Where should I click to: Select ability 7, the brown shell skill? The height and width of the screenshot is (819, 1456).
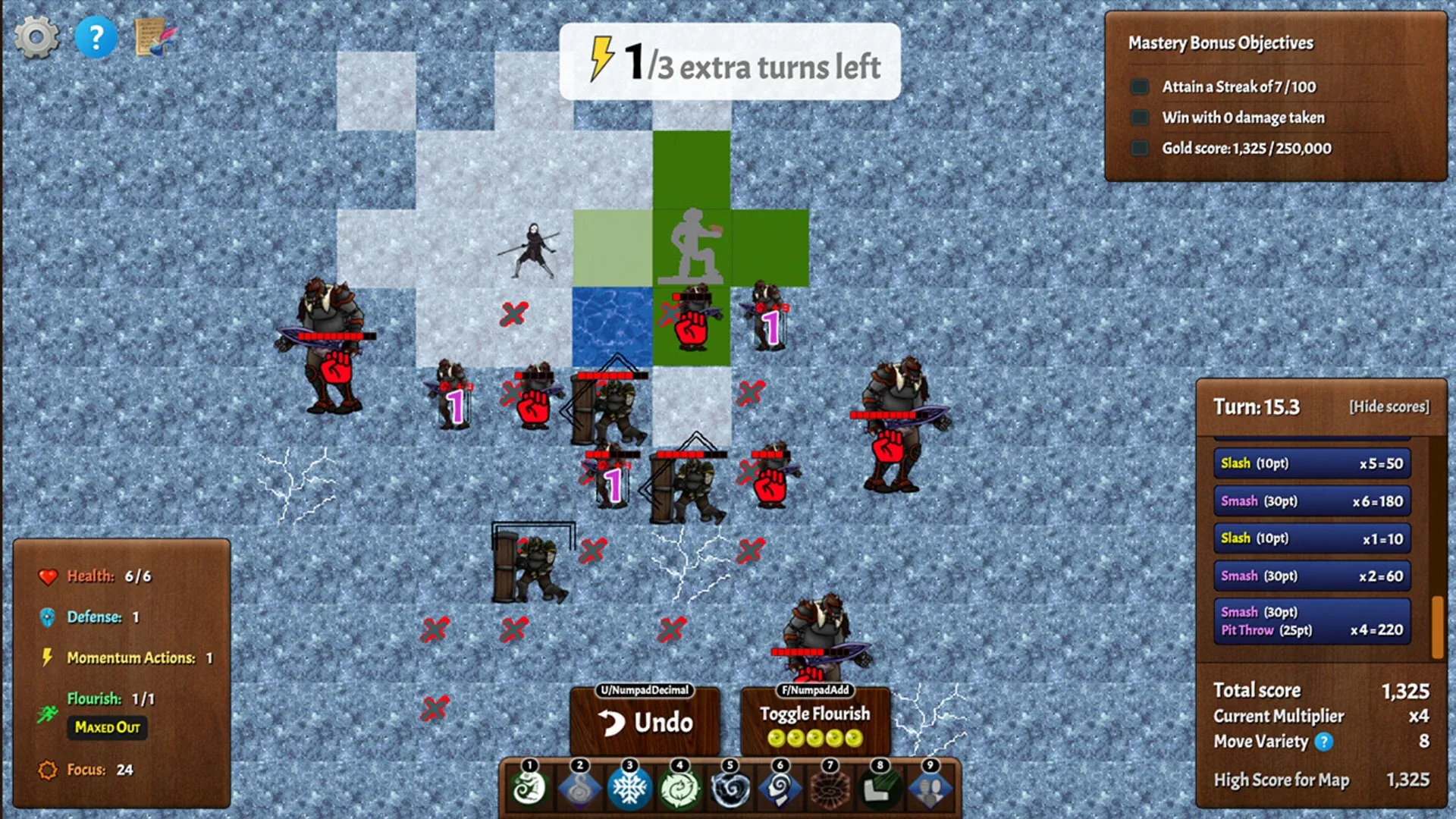(x=830, y=789)
